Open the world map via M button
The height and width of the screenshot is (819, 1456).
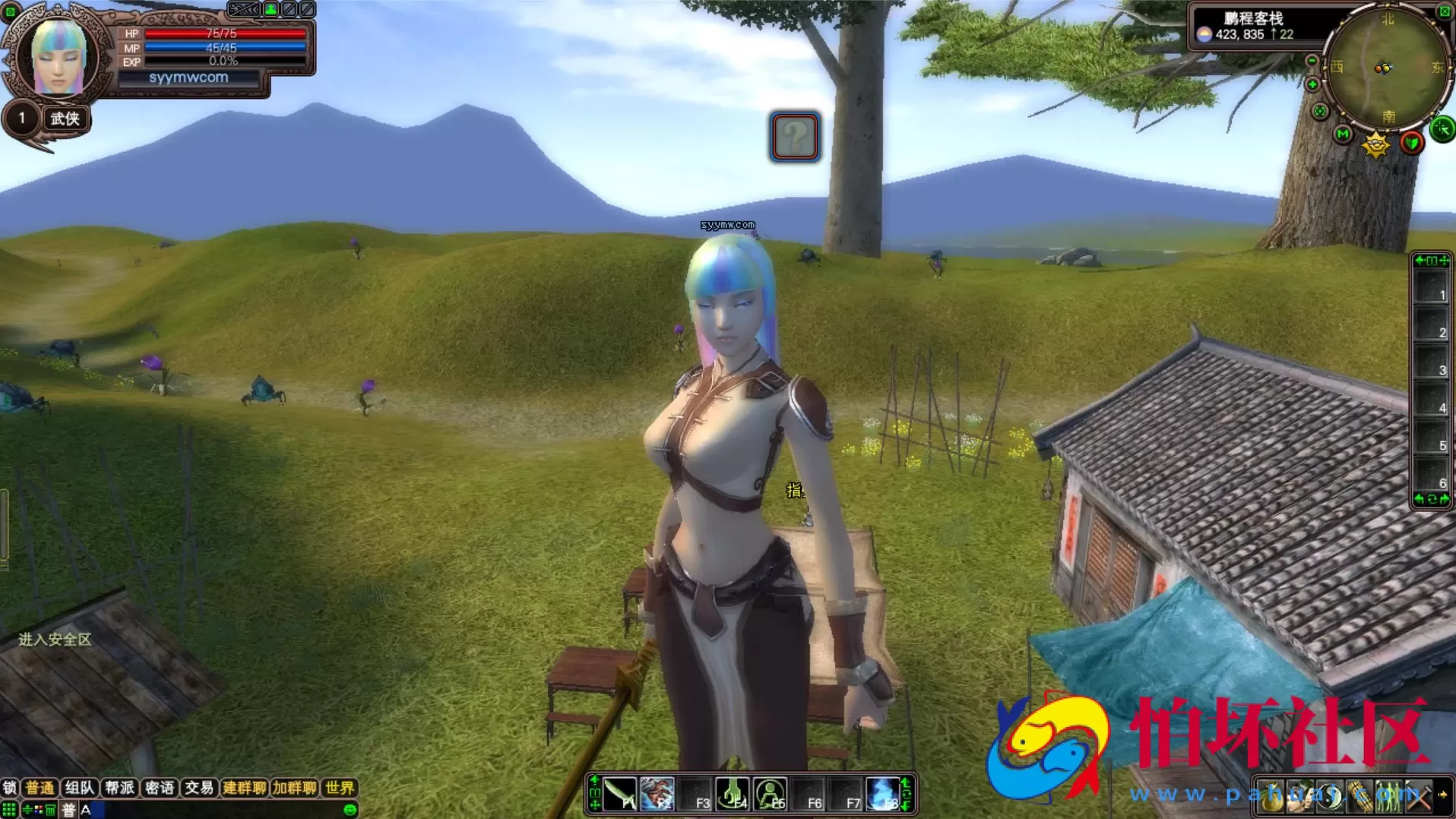click(x=1343, y=134)
